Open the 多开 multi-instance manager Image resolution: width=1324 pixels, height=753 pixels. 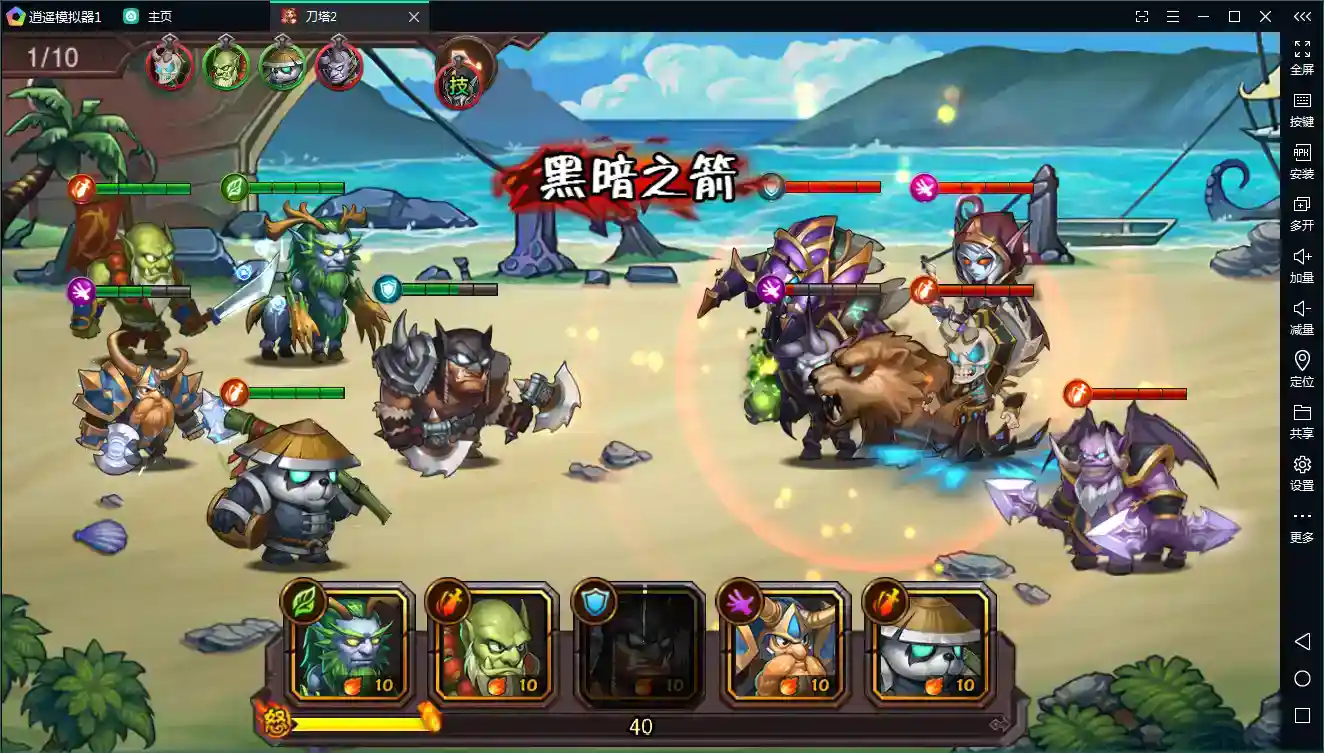[1302, 213]
